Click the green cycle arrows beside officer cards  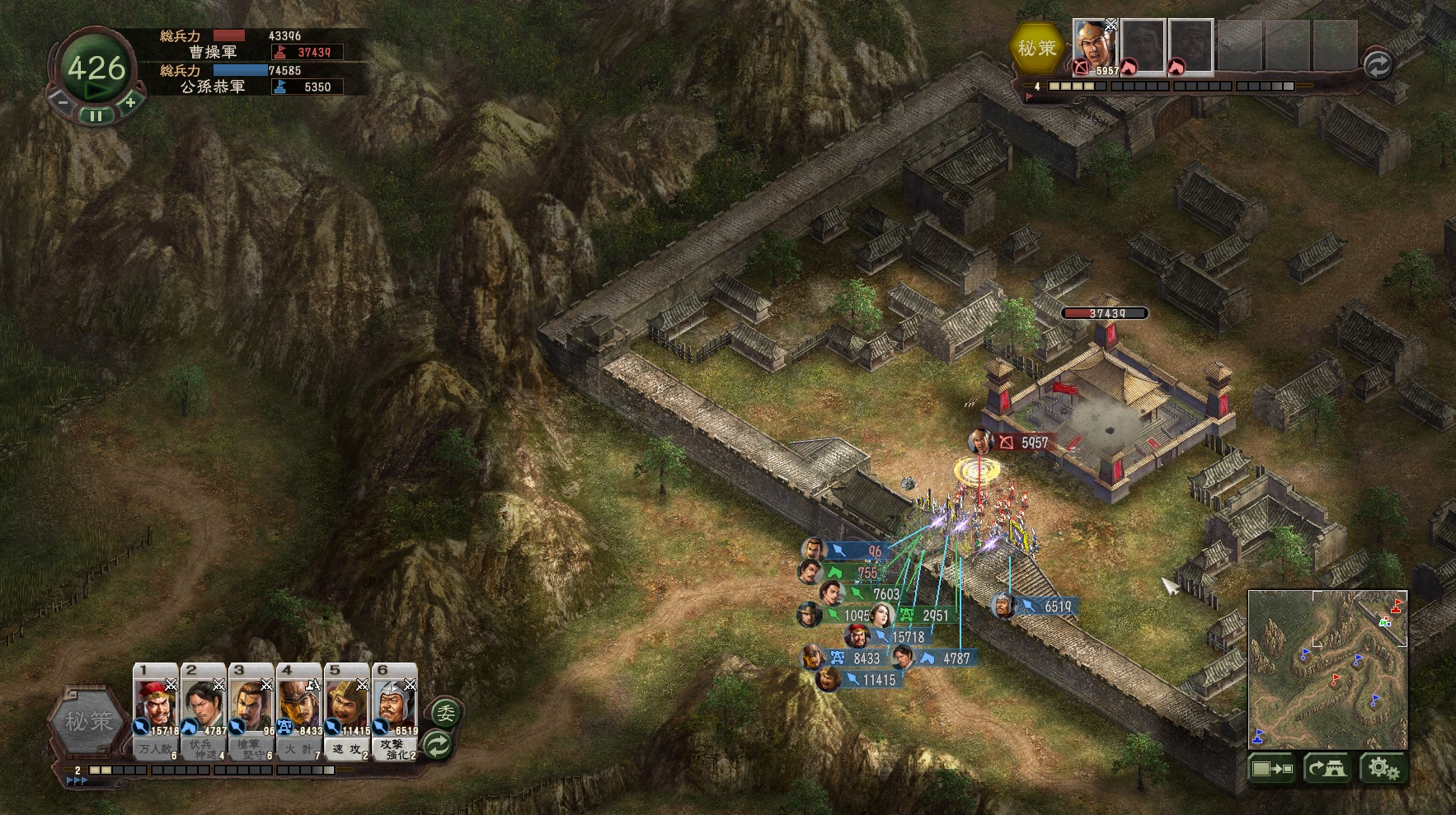coord(439,745)
